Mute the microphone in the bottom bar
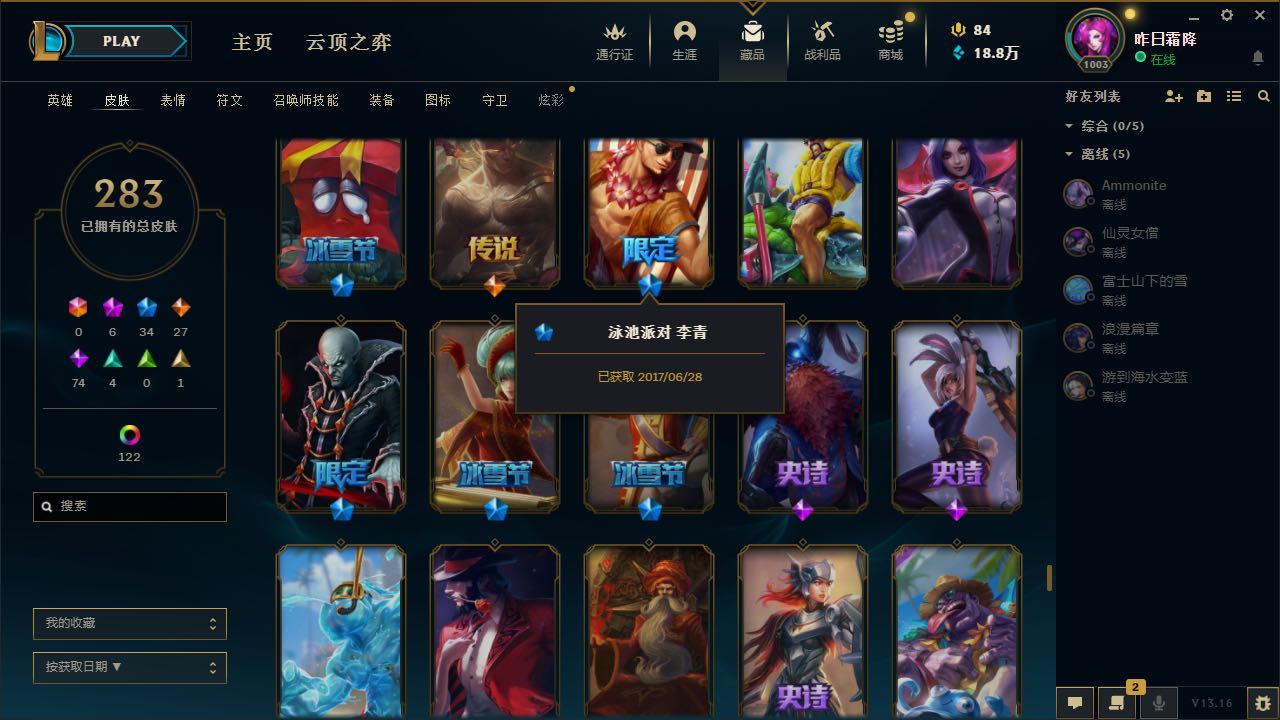This screenshot has height=720, width=1280. 1158,702
